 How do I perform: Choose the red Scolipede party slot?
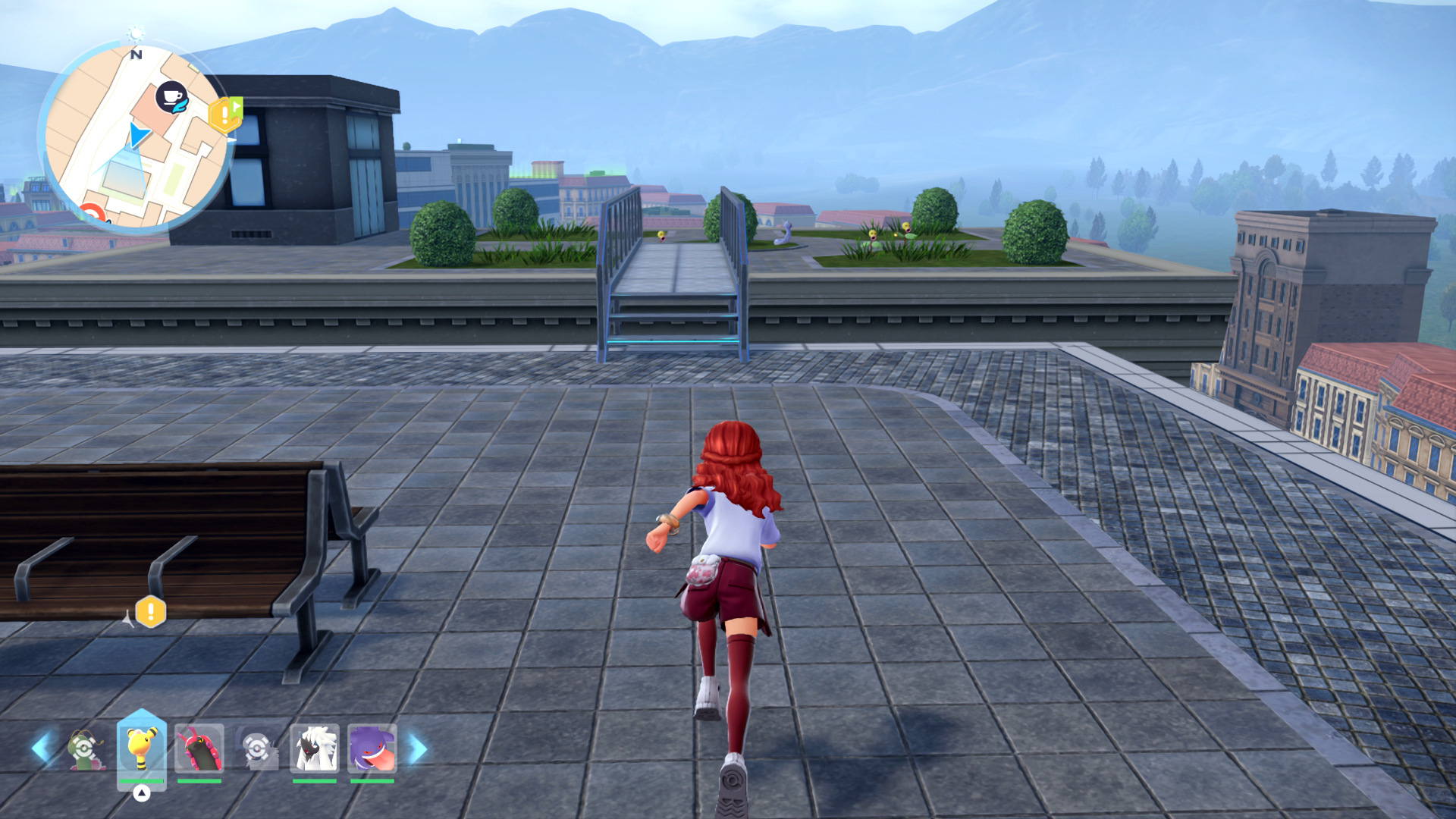click(x=199, y=748)
